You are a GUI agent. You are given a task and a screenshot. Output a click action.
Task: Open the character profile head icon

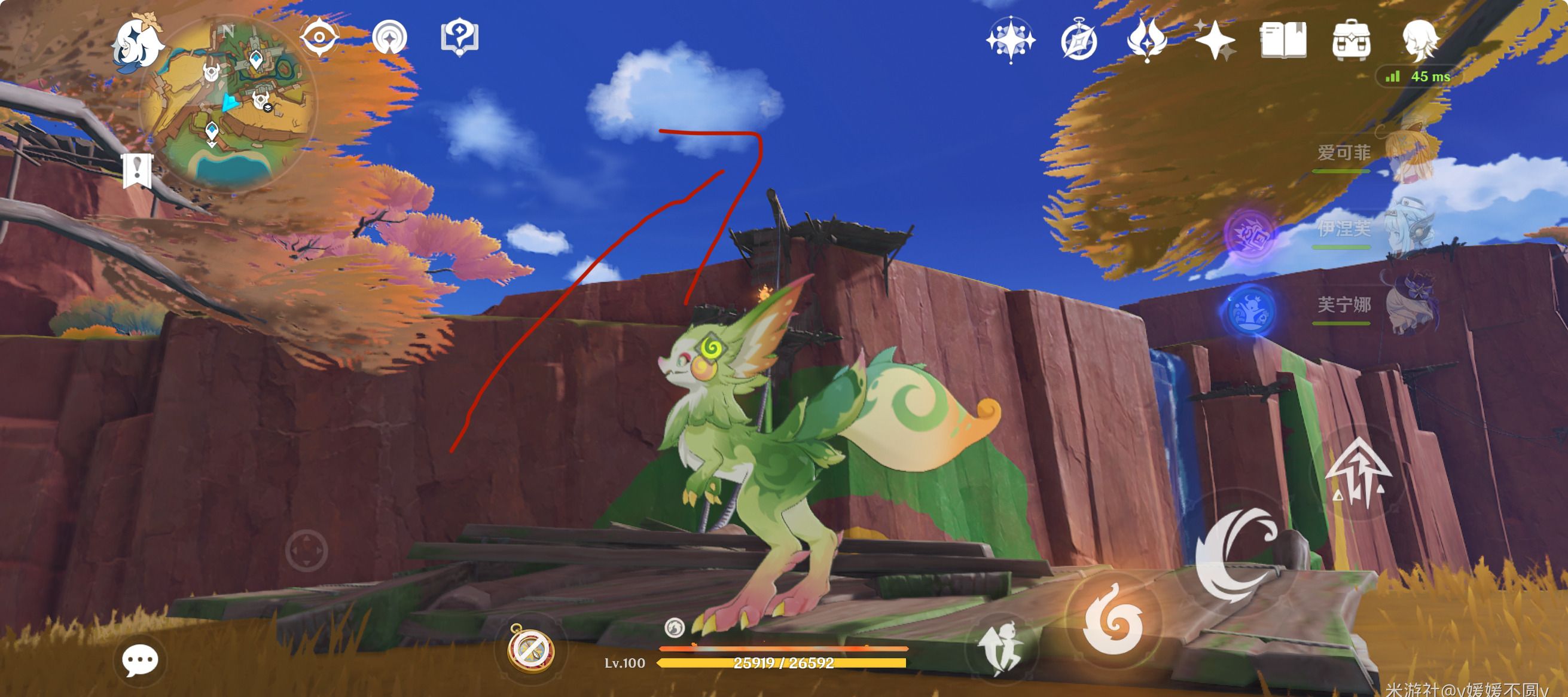coord(1420,40)
